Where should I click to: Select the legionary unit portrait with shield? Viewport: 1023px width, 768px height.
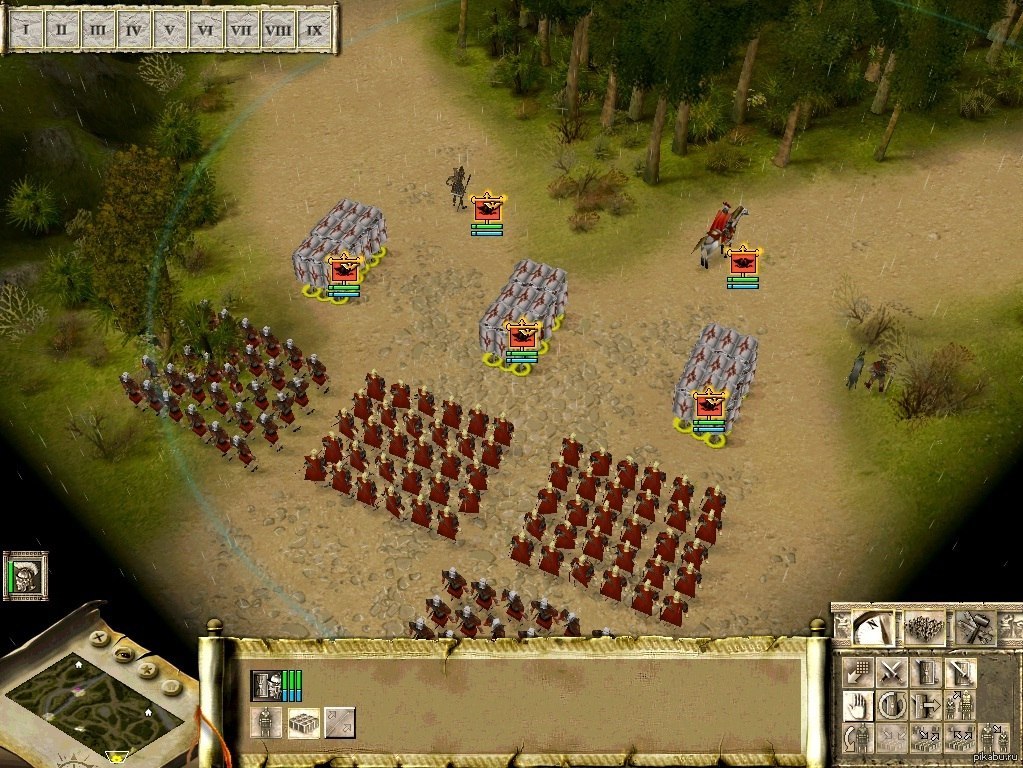click(x=266, y=685)
